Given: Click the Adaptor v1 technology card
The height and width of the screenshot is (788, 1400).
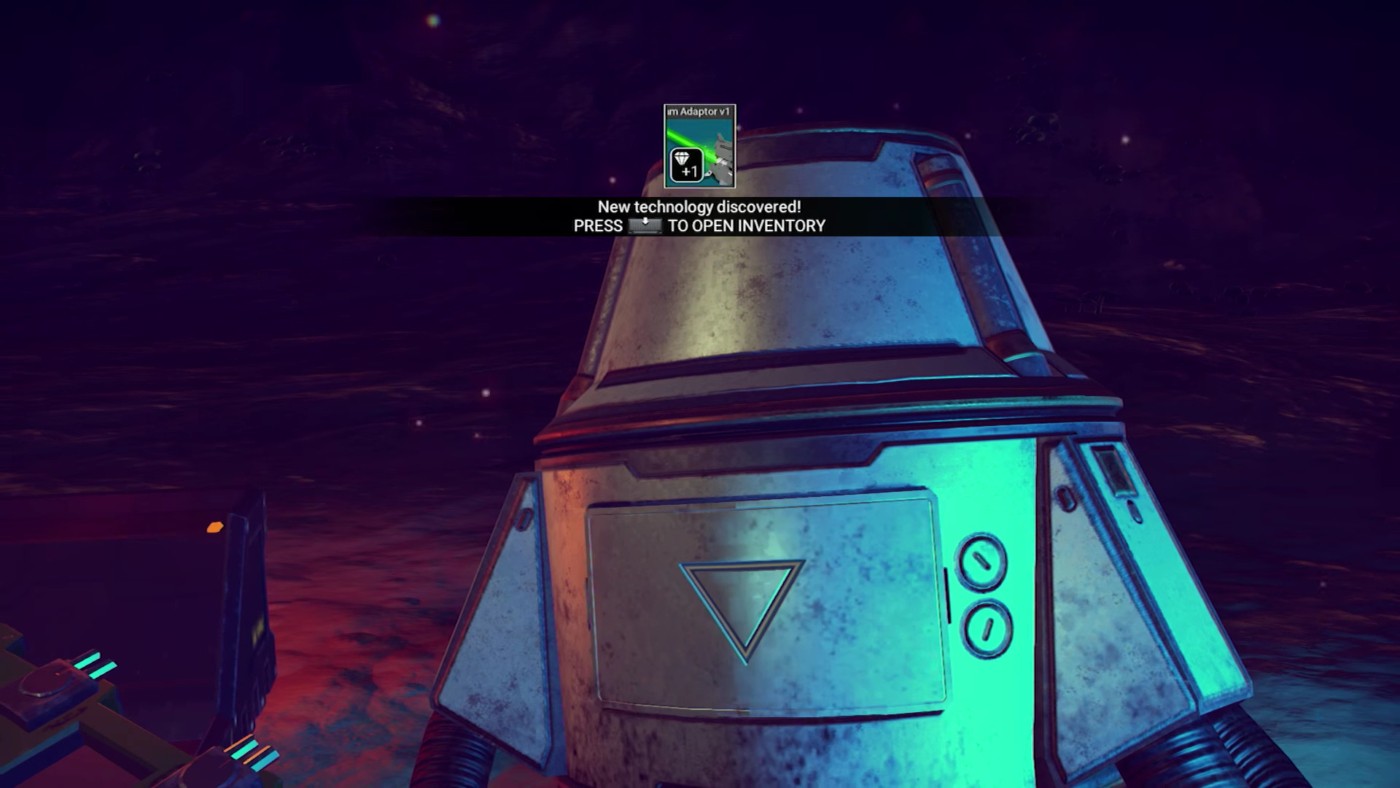Looking at the screenshot, I should (698, 146).
